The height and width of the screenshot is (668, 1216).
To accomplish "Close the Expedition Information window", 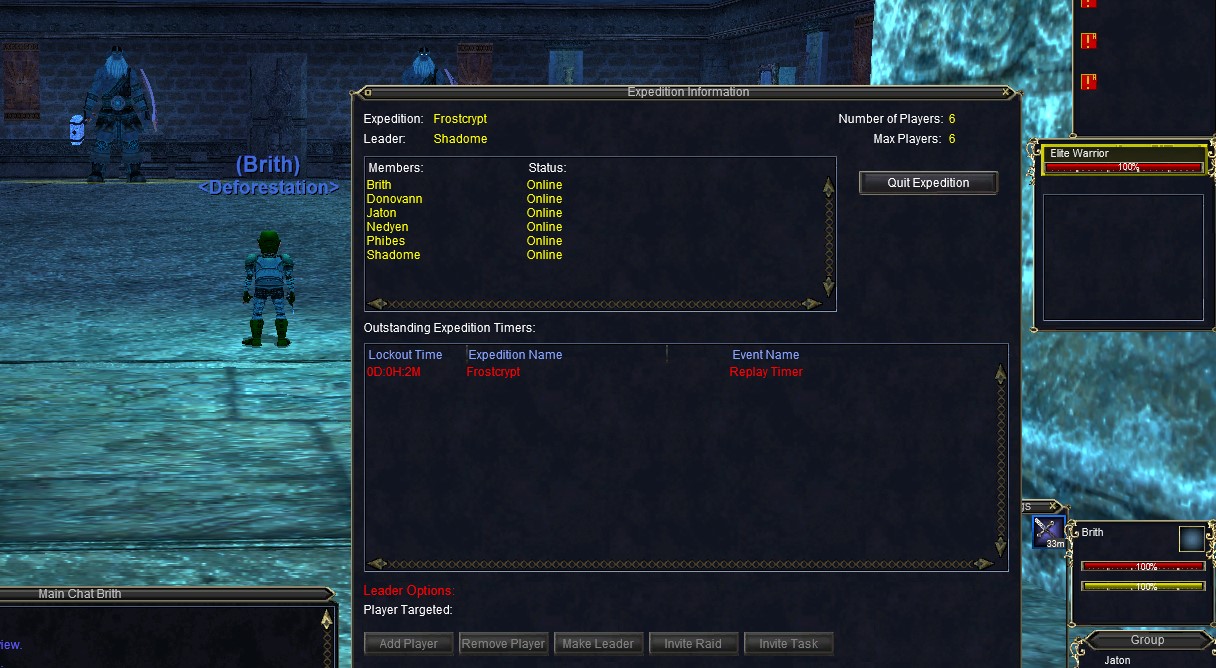I will click(1006, 92).
